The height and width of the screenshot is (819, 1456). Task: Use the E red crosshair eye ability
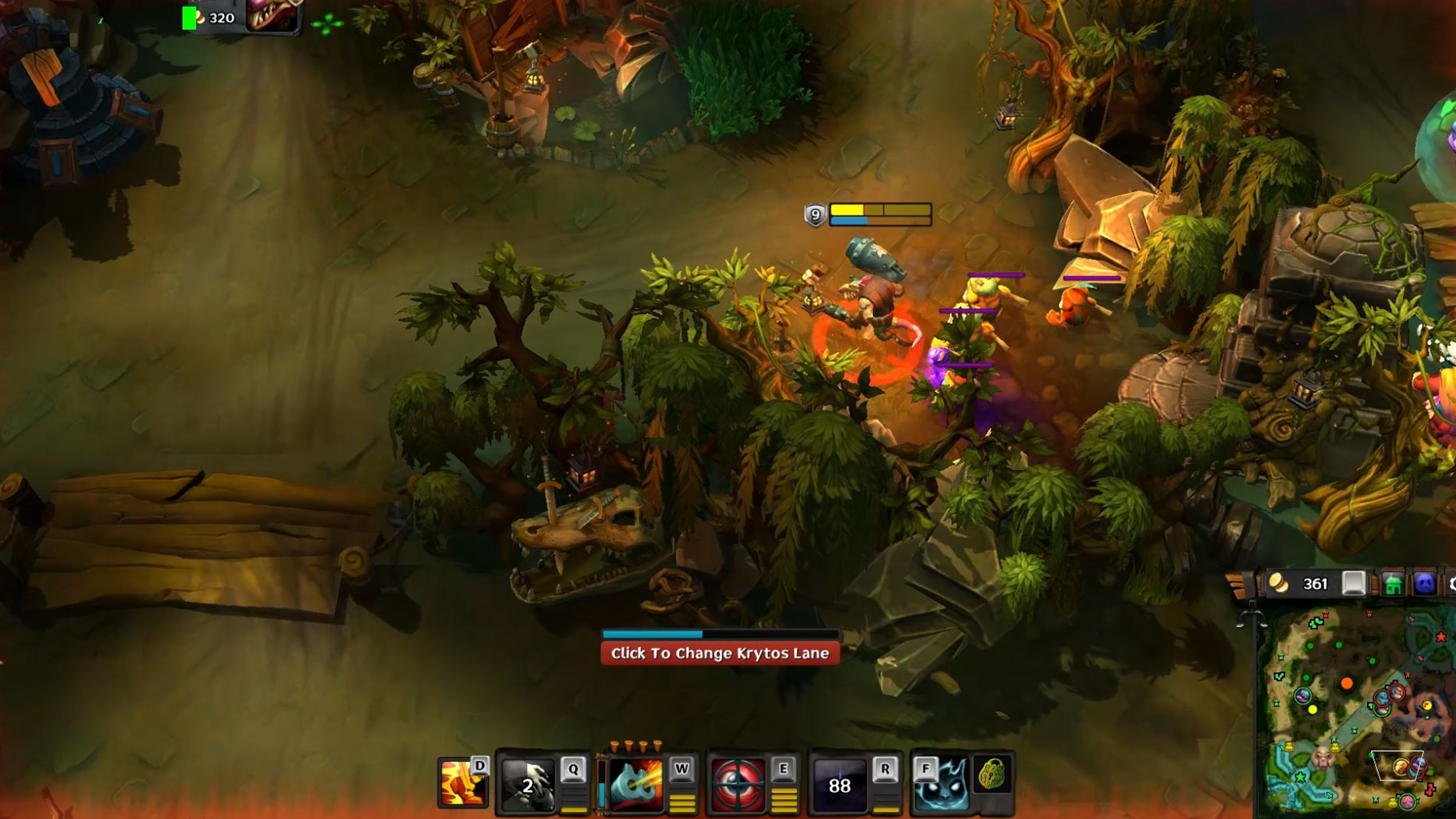(x=738, y=784)
